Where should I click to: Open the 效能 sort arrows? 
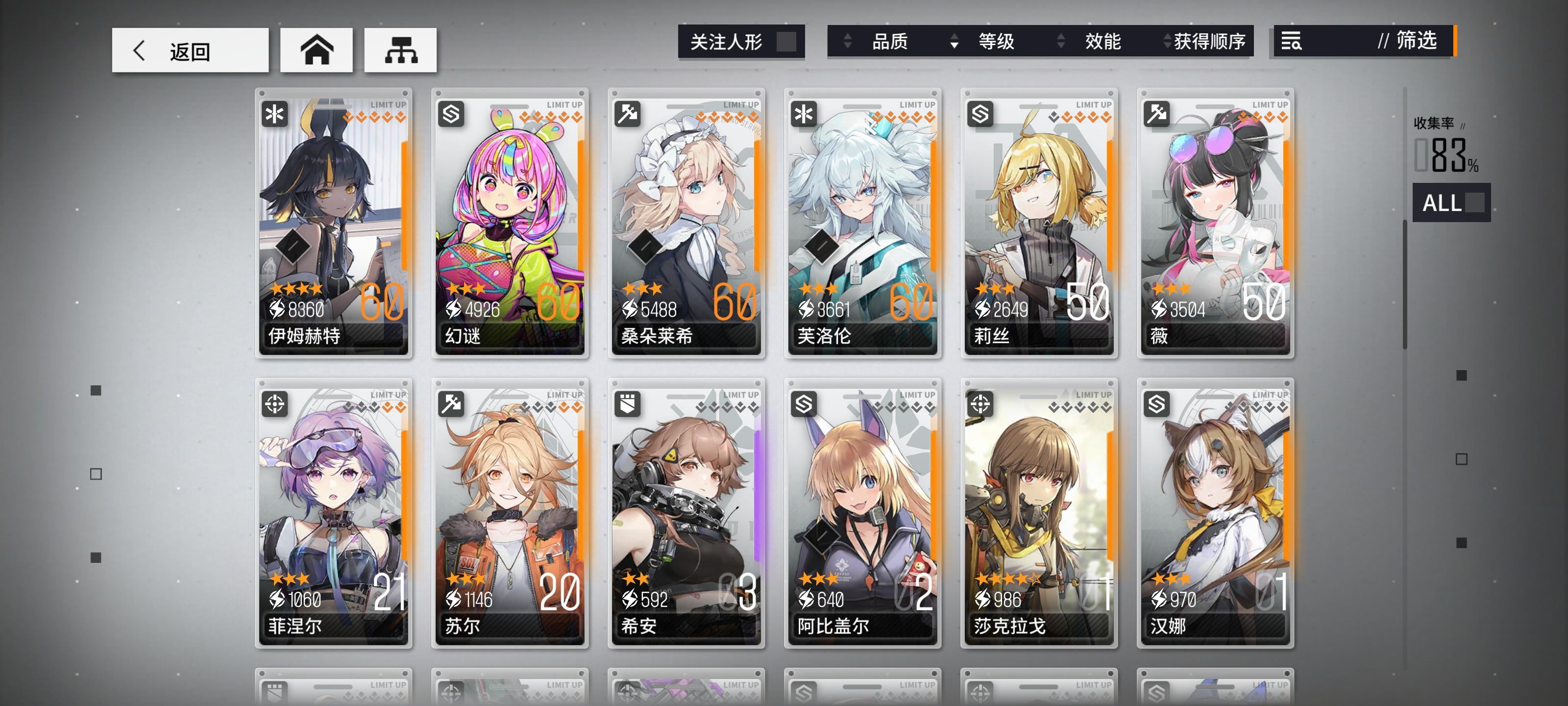pyautogui.click(x=1060, y=42)
